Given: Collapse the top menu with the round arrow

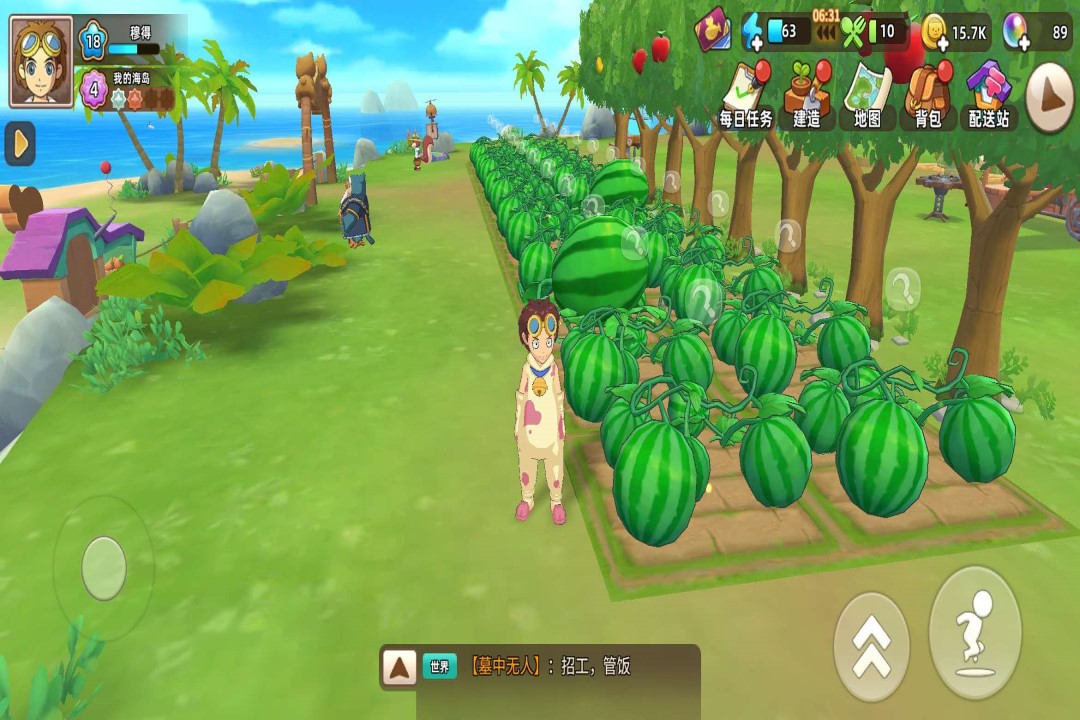Looking at the screenshot, I should (x=1050, y=97).
